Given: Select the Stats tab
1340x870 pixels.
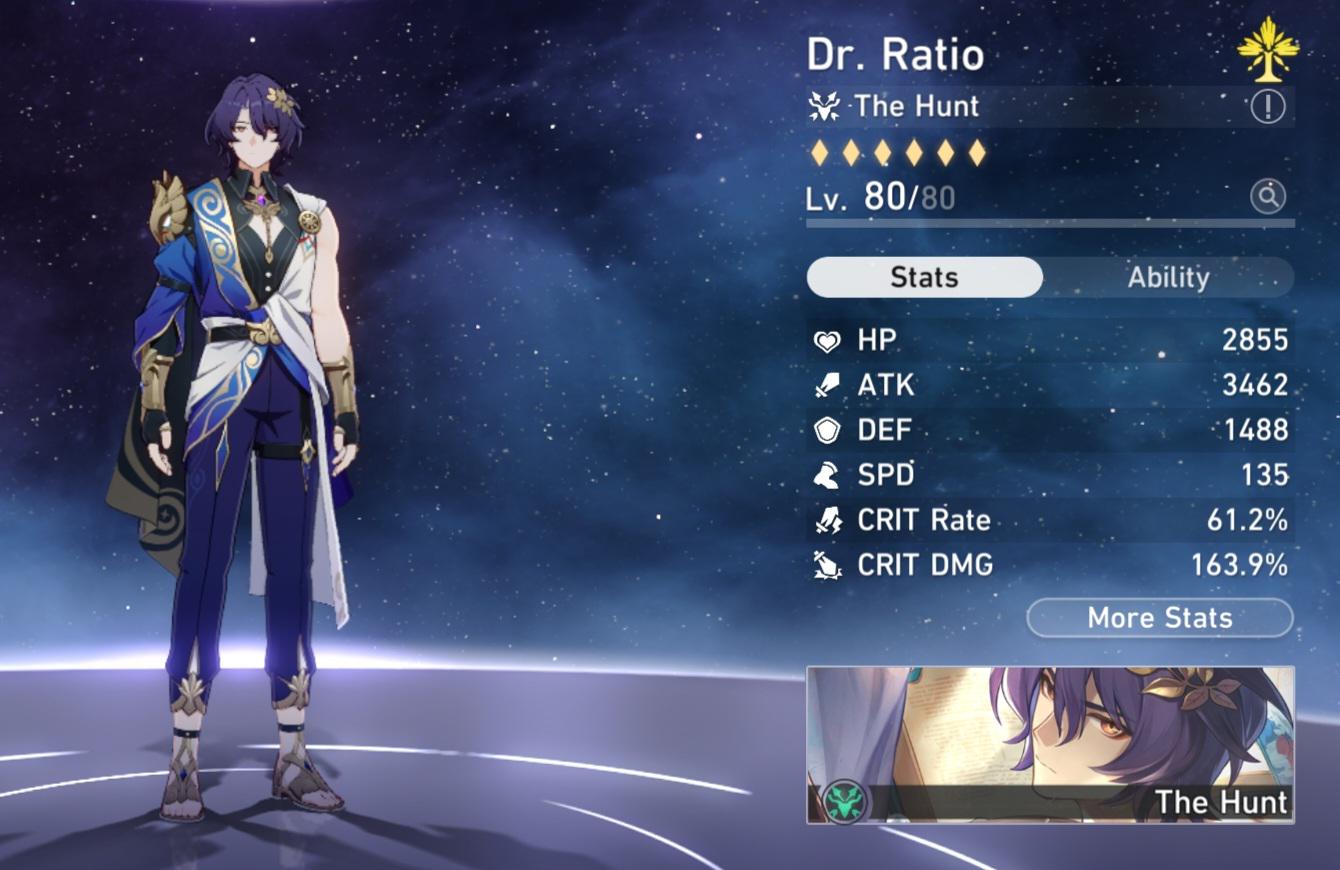Looking at the screenshot, I should click(924, 277).
